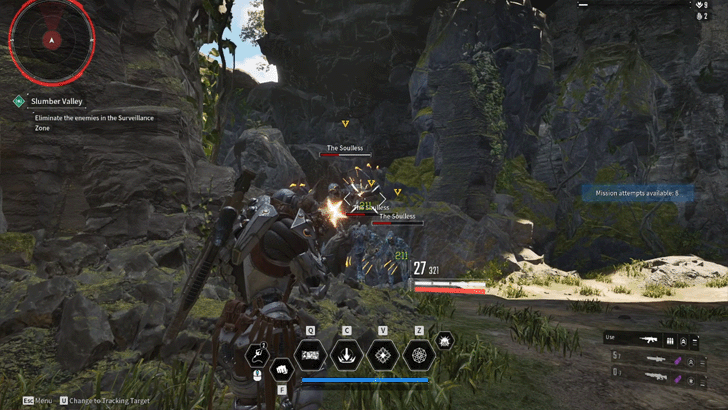Activate the first hexagon skill above the bar
Viewport: 728px width, 410px height.
(x=311, y=355)
